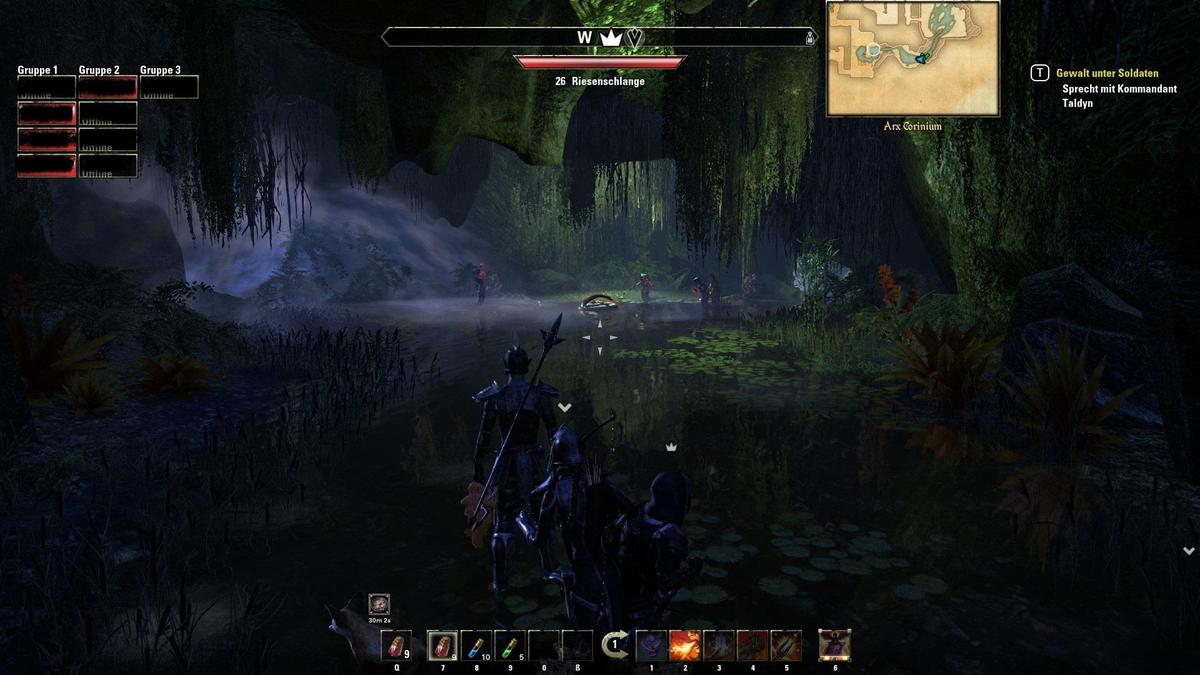This screenshot has width=1200, height=675.
Task: Use the red potion in the Q quickslot
Action: click(x=397, y=646)
